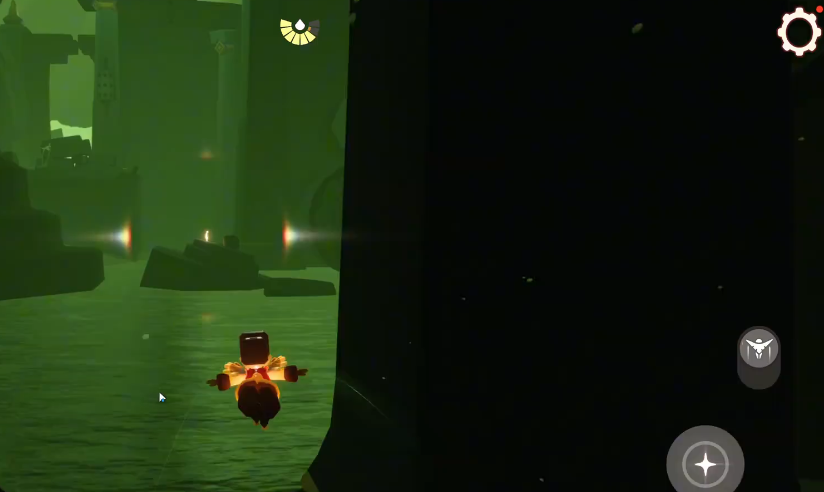Open the settings gear menu
This screenshot has width=824, height=492.
coord(798,31)
